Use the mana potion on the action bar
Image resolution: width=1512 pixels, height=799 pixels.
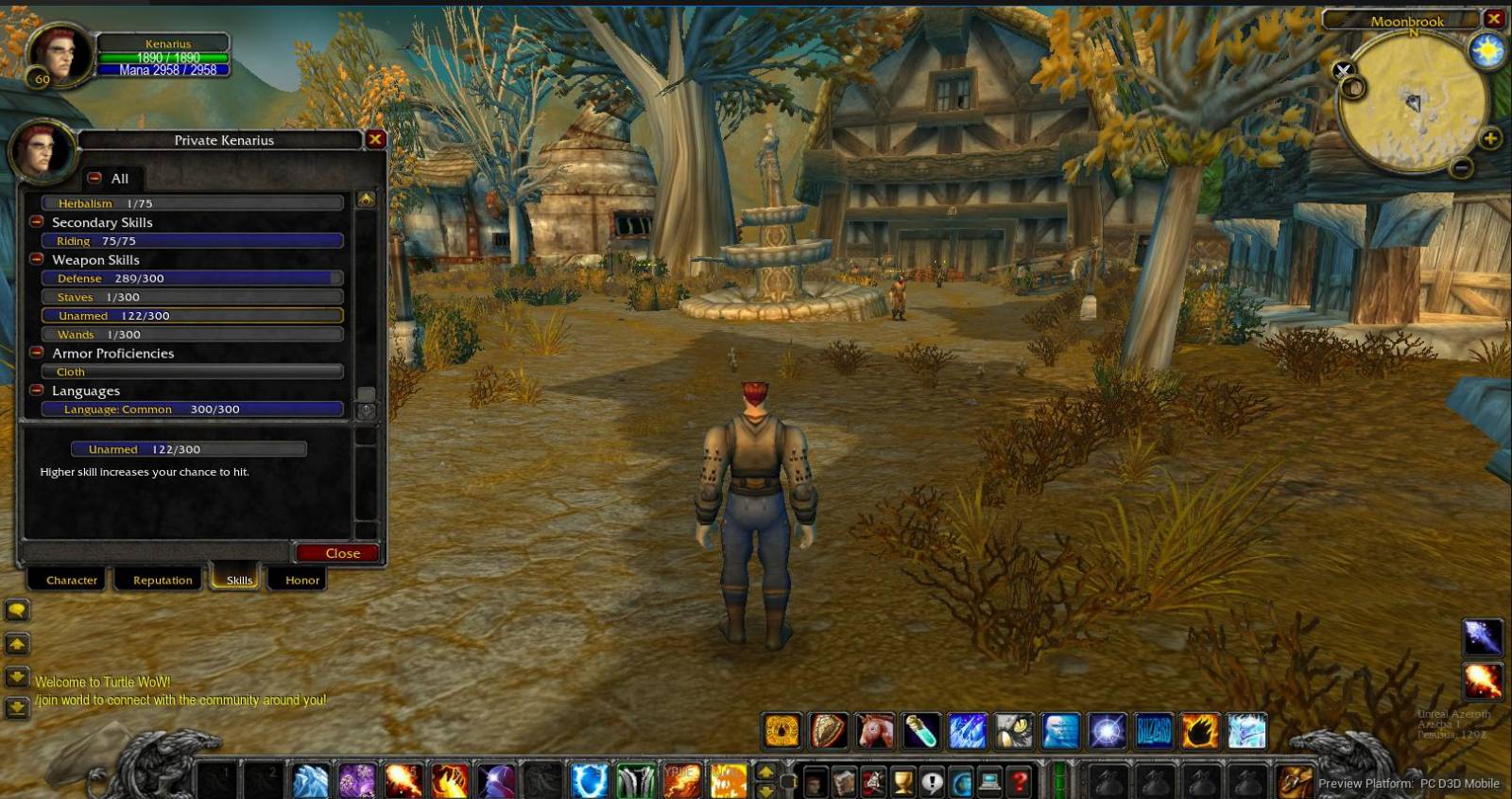(919, 730)
